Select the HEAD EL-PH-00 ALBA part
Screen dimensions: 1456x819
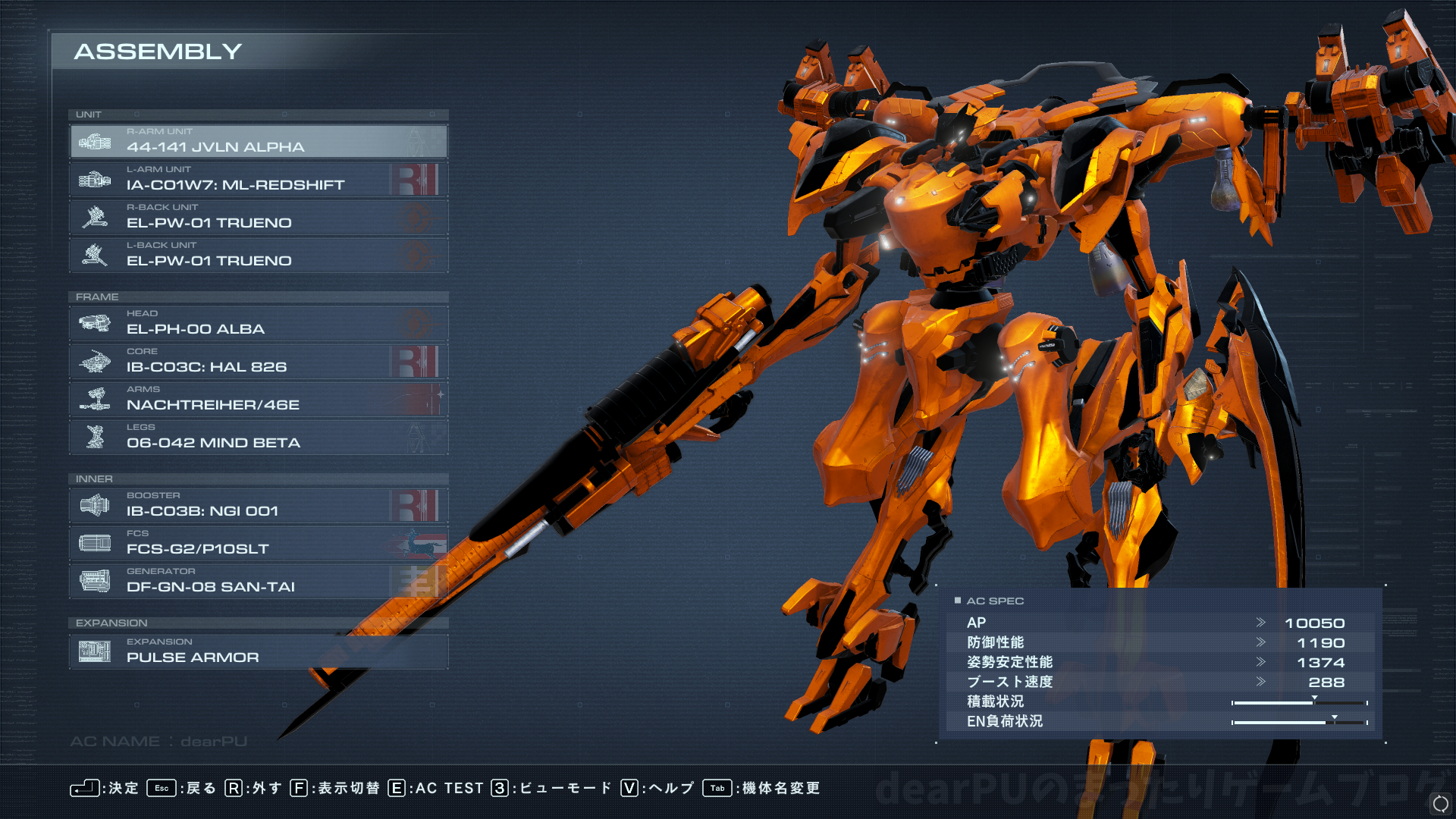point(259,324)
